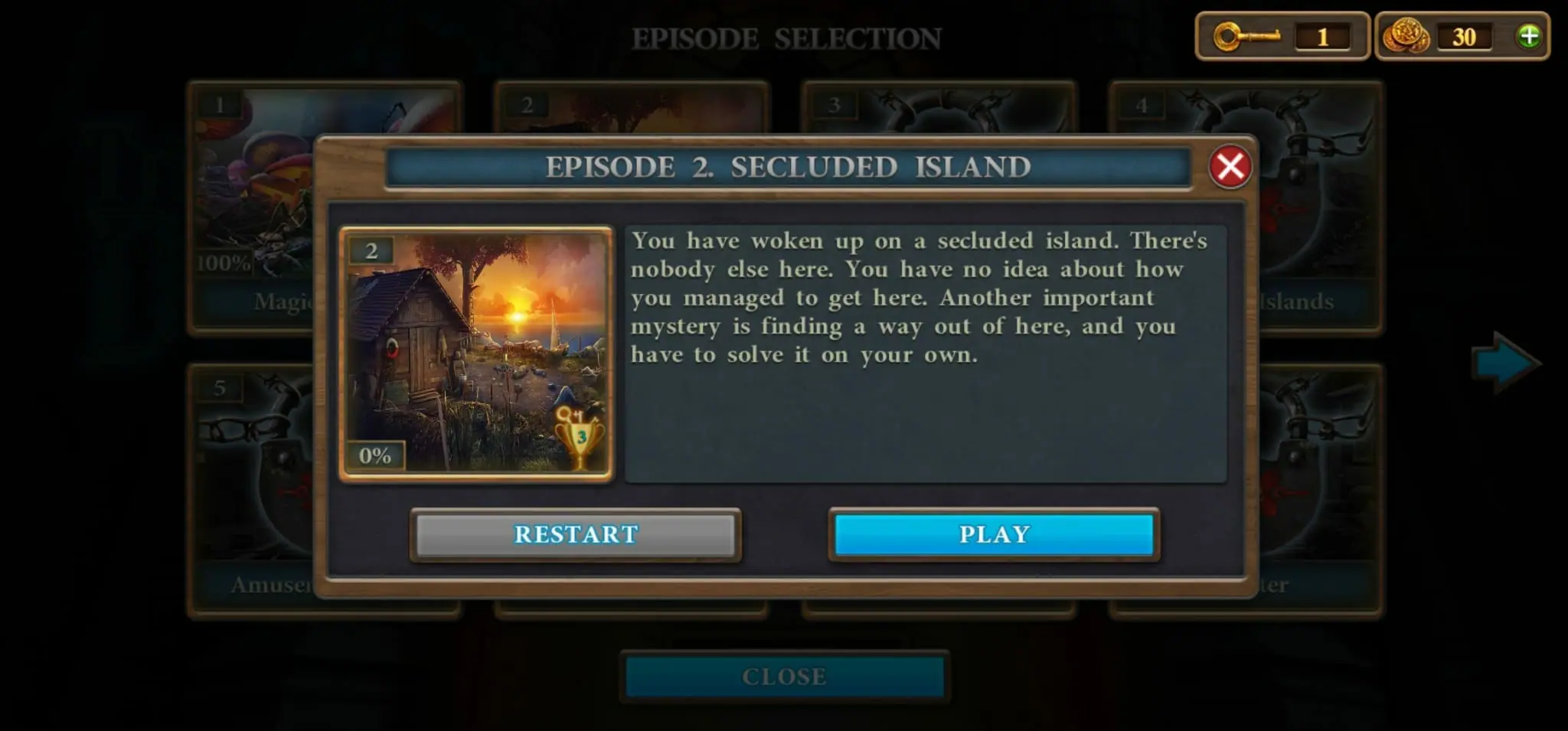Click the Restart button
Screen dimensions: 1568x731
(576, 534)
